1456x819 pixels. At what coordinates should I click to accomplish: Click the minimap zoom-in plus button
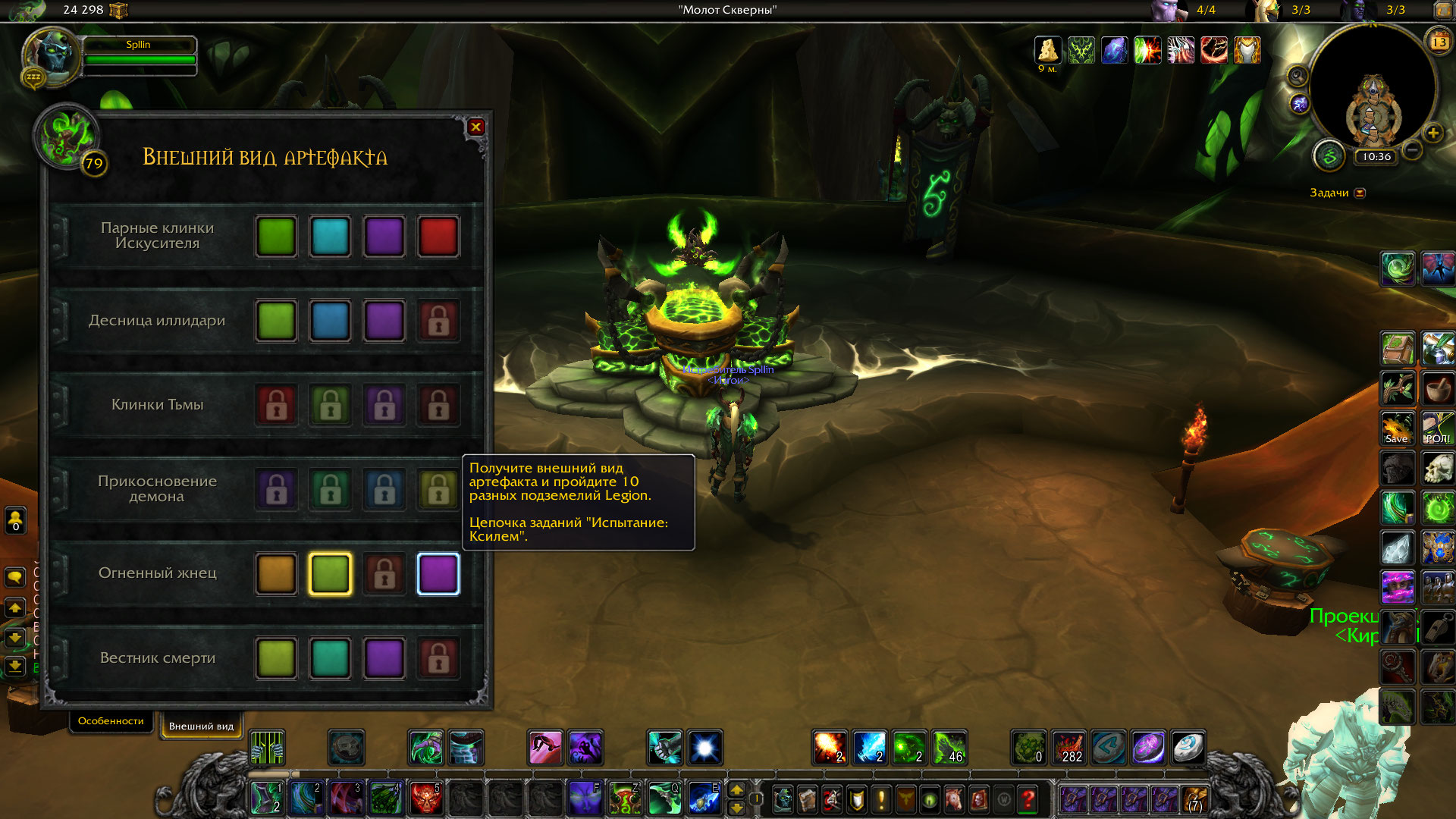tap(1432, 133)
